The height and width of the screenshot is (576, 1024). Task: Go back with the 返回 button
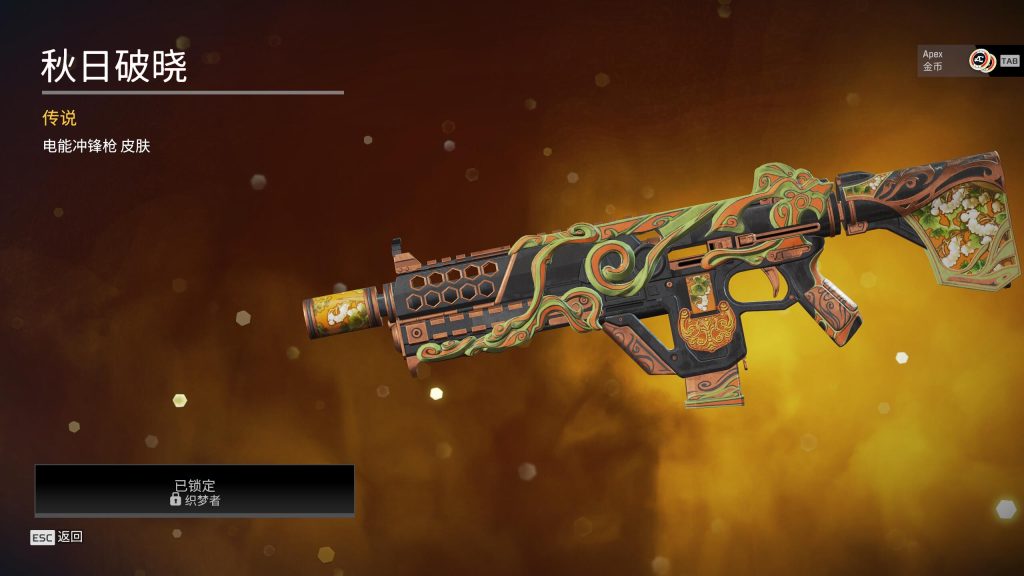(x=57, y=537)
